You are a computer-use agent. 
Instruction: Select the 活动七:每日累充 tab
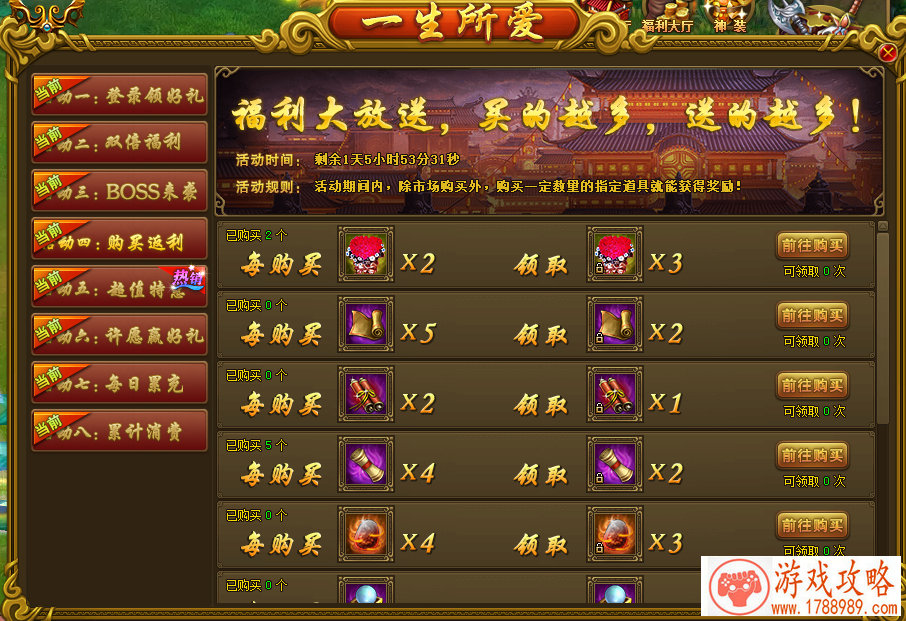pyautogui.click(x=120, y=382)
